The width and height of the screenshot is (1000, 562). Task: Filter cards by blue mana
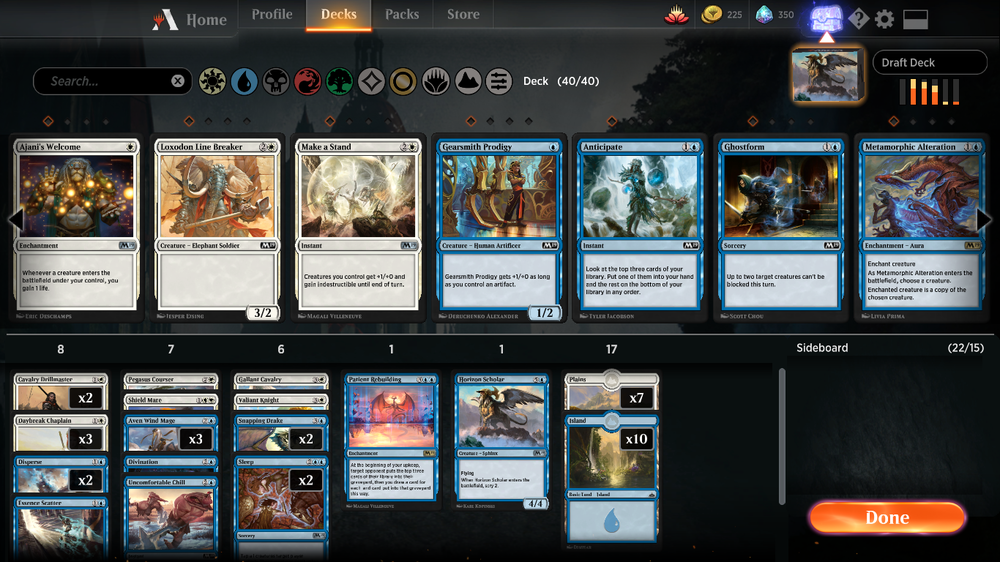(x=243, y=81)
